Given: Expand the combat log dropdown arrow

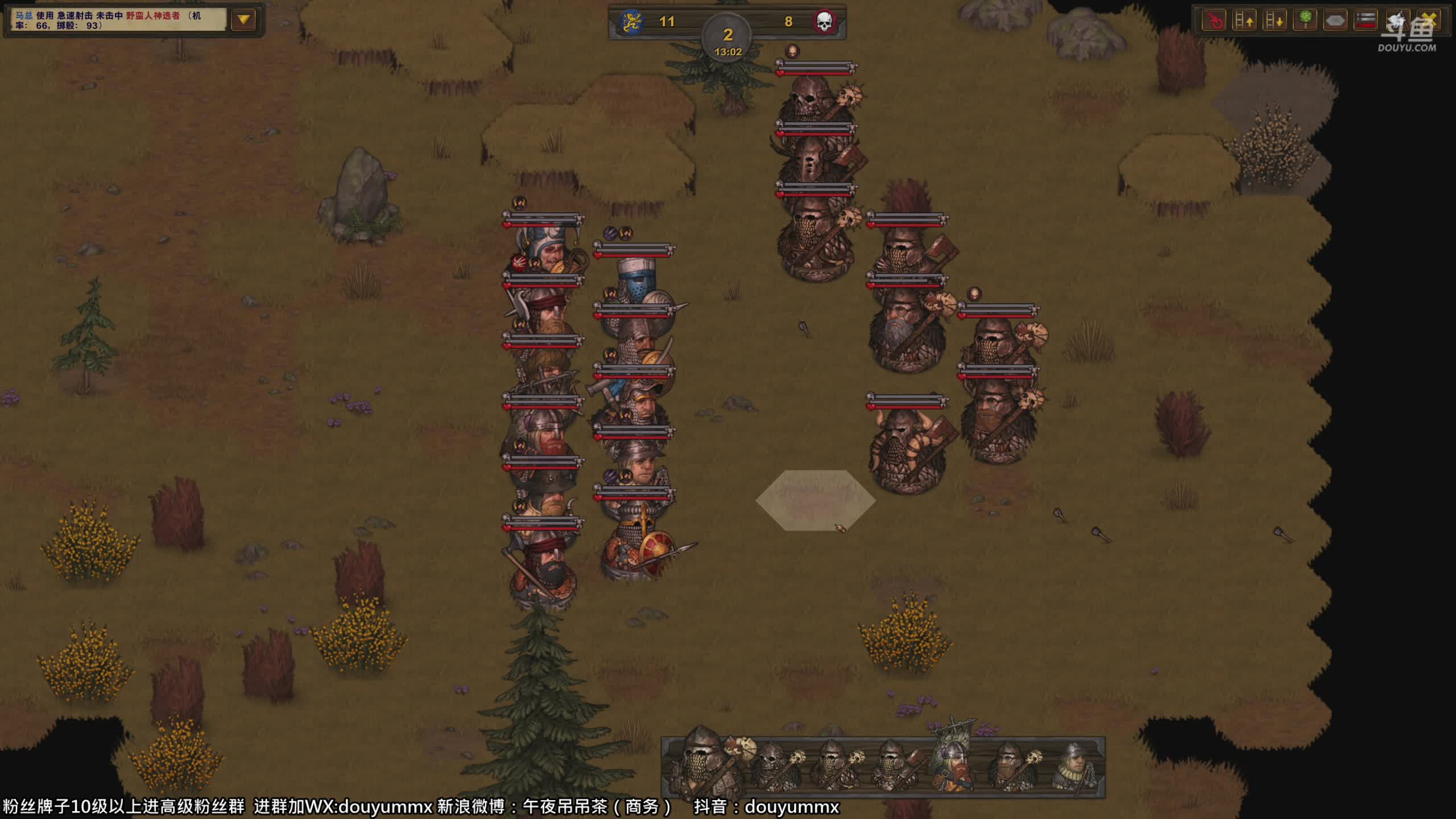Looking at the screenshot, I should click(243, 20).
